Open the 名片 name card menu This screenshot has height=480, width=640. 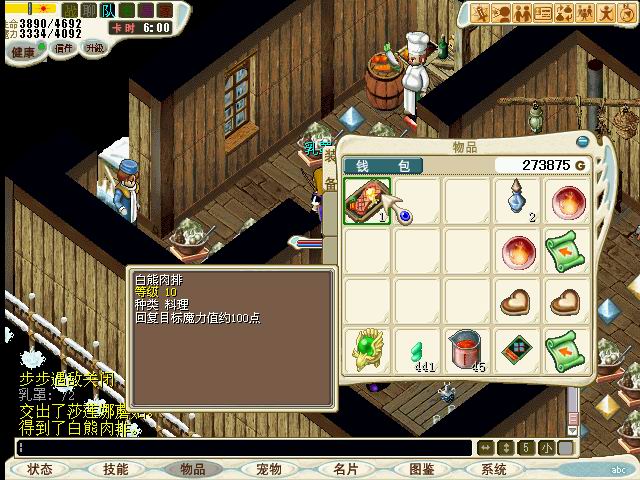click(x=345, y=469)
